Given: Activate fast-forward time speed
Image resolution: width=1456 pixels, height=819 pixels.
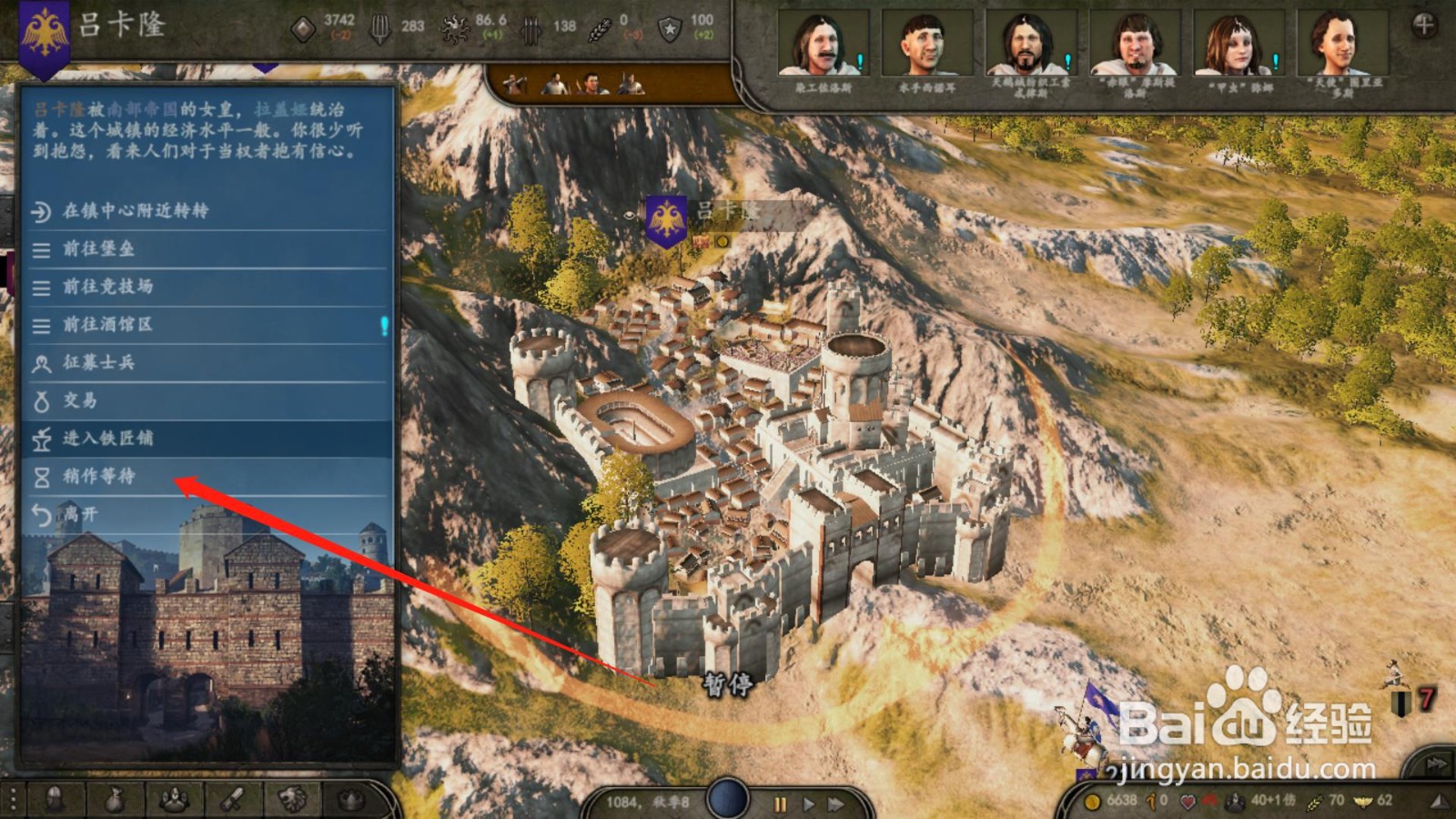Looking at the screenshot, I should (835, 804).
